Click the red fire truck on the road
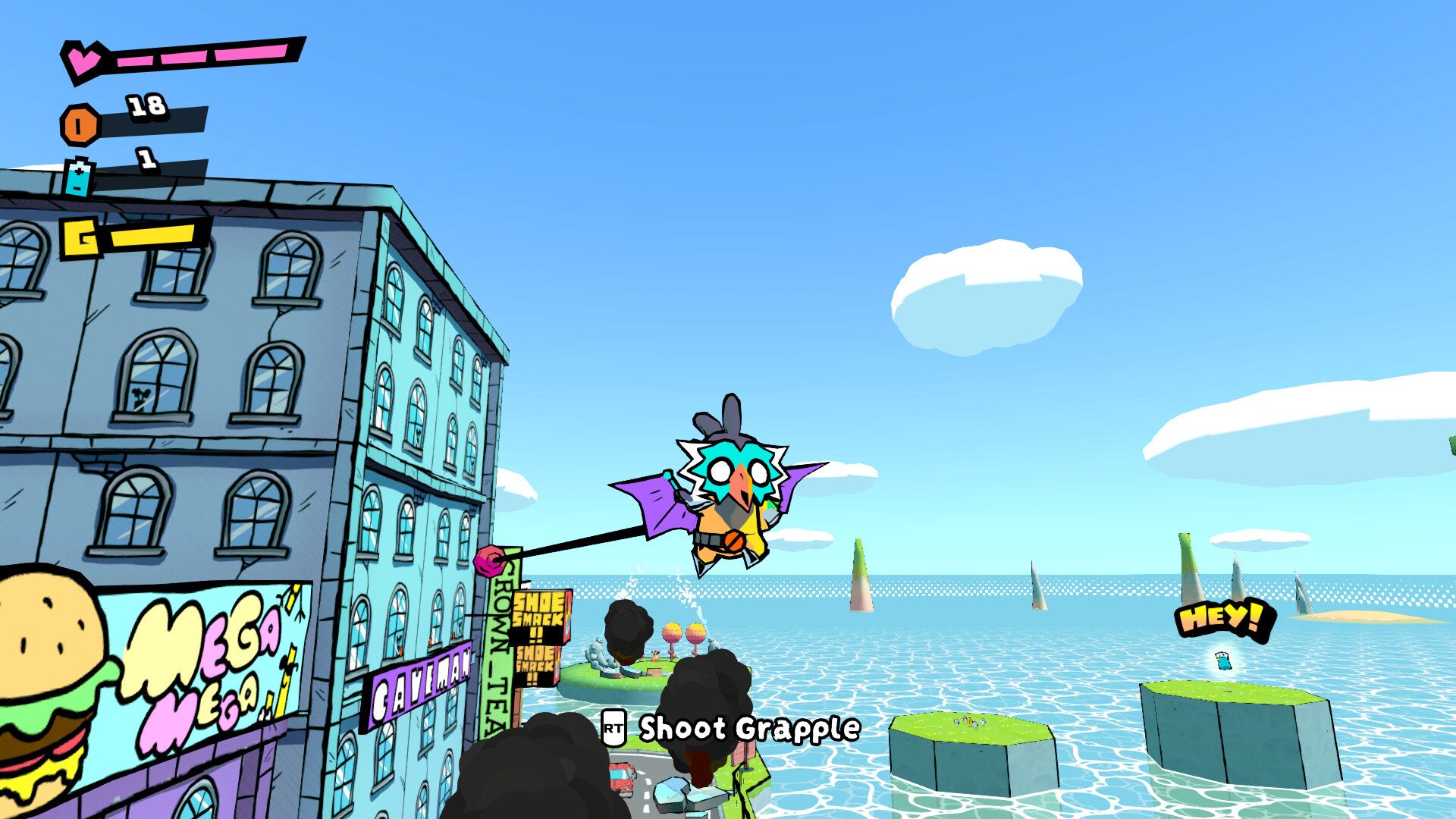Screen dimensions: 1456x819 point(622,777)
